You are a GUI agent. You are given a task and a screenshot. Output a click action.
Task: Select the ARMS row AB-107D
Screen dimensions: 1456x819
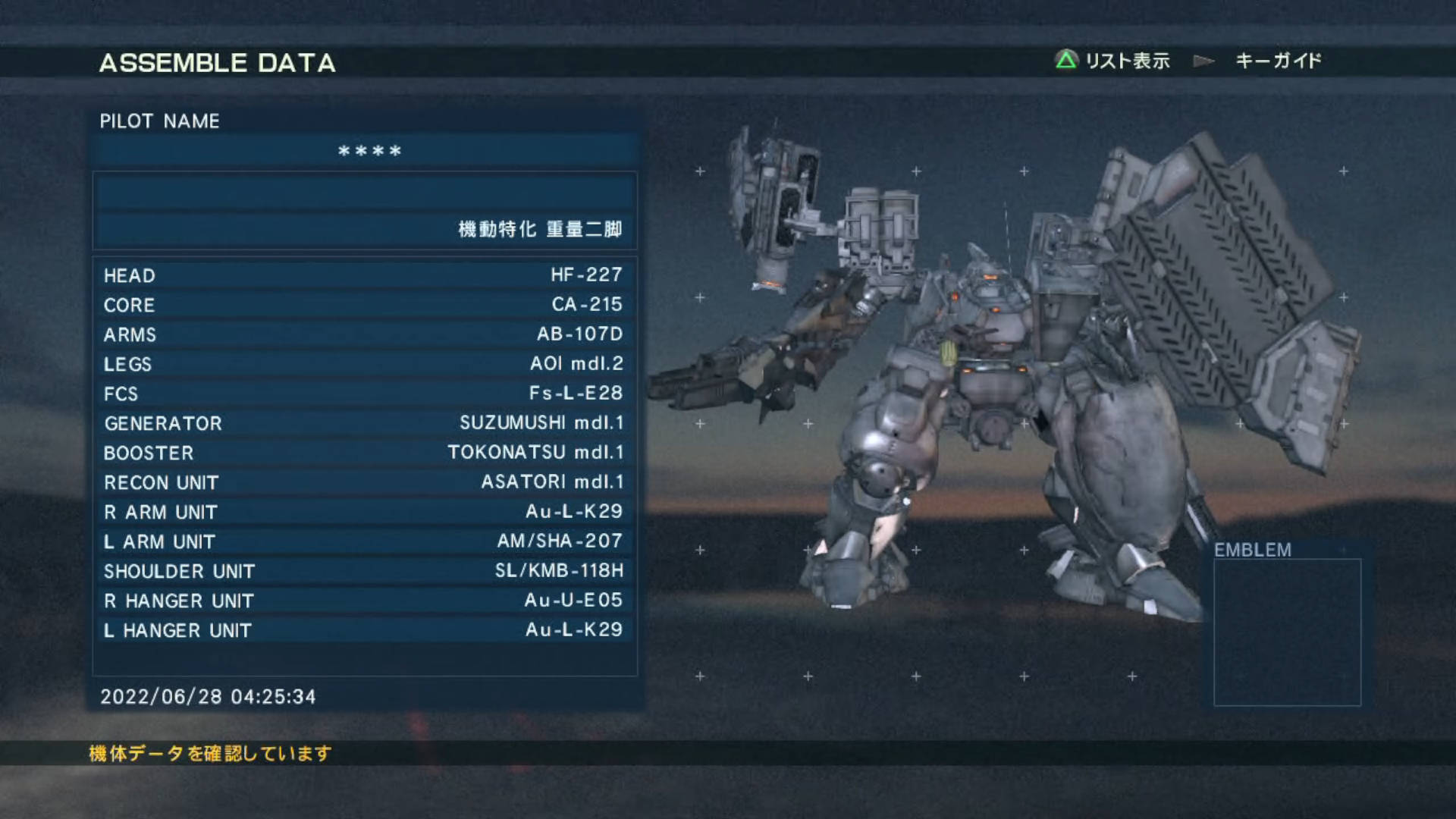364,334
